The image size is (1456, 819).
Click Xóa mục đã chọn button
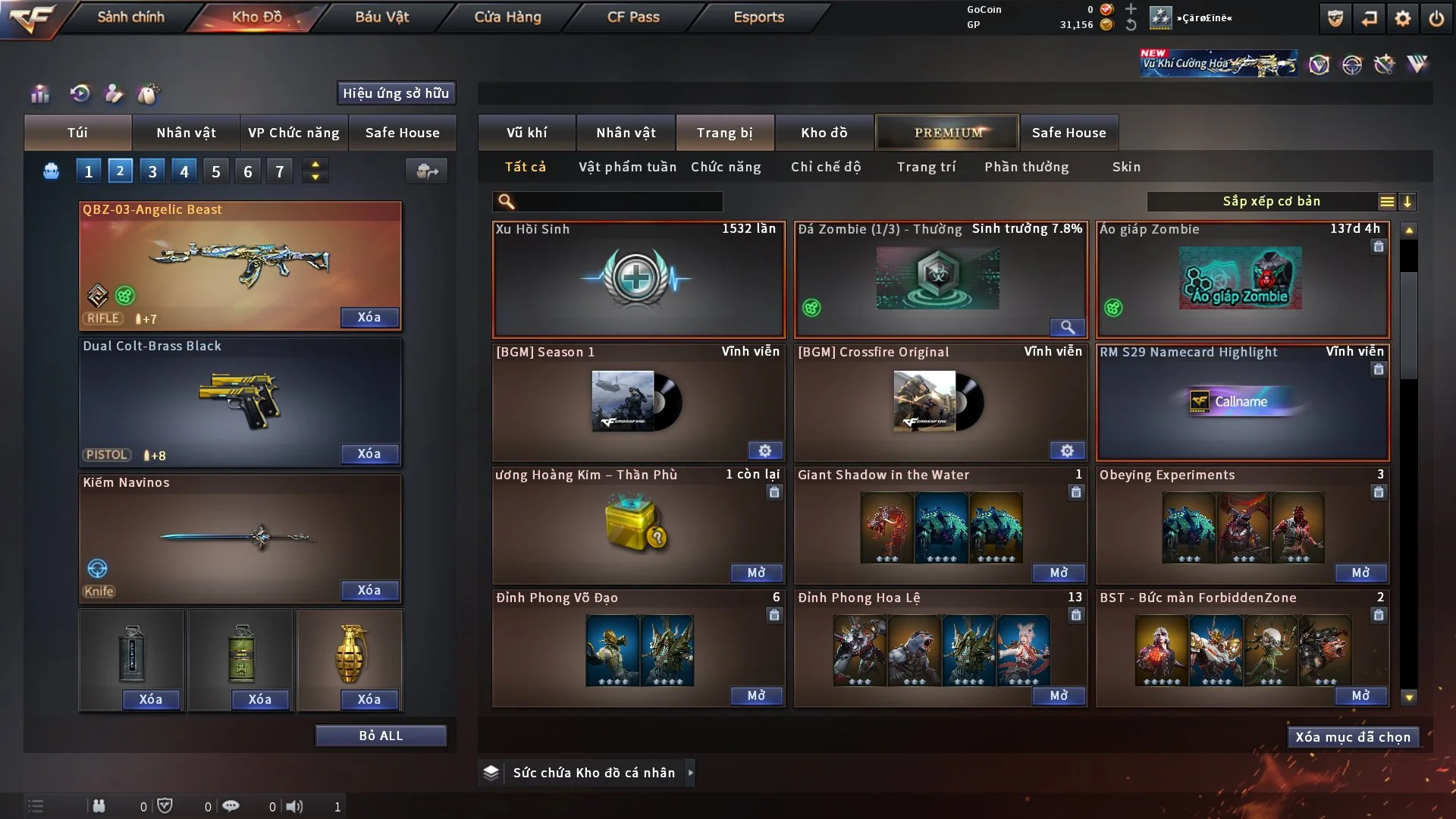click(1353, 737)
